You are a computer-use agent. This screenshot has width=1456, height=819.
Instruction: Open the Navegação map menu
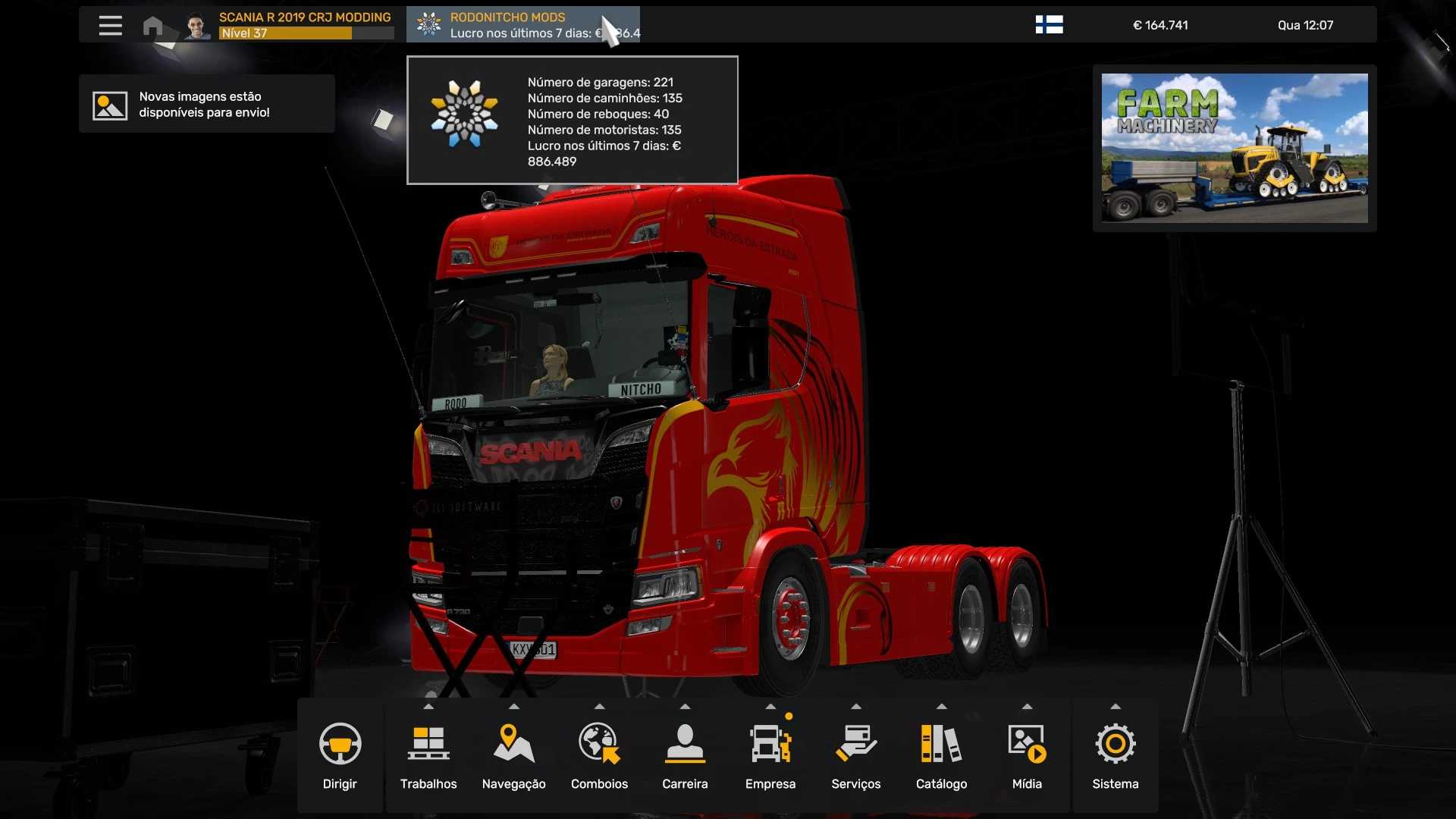click(x=513, y=756)
